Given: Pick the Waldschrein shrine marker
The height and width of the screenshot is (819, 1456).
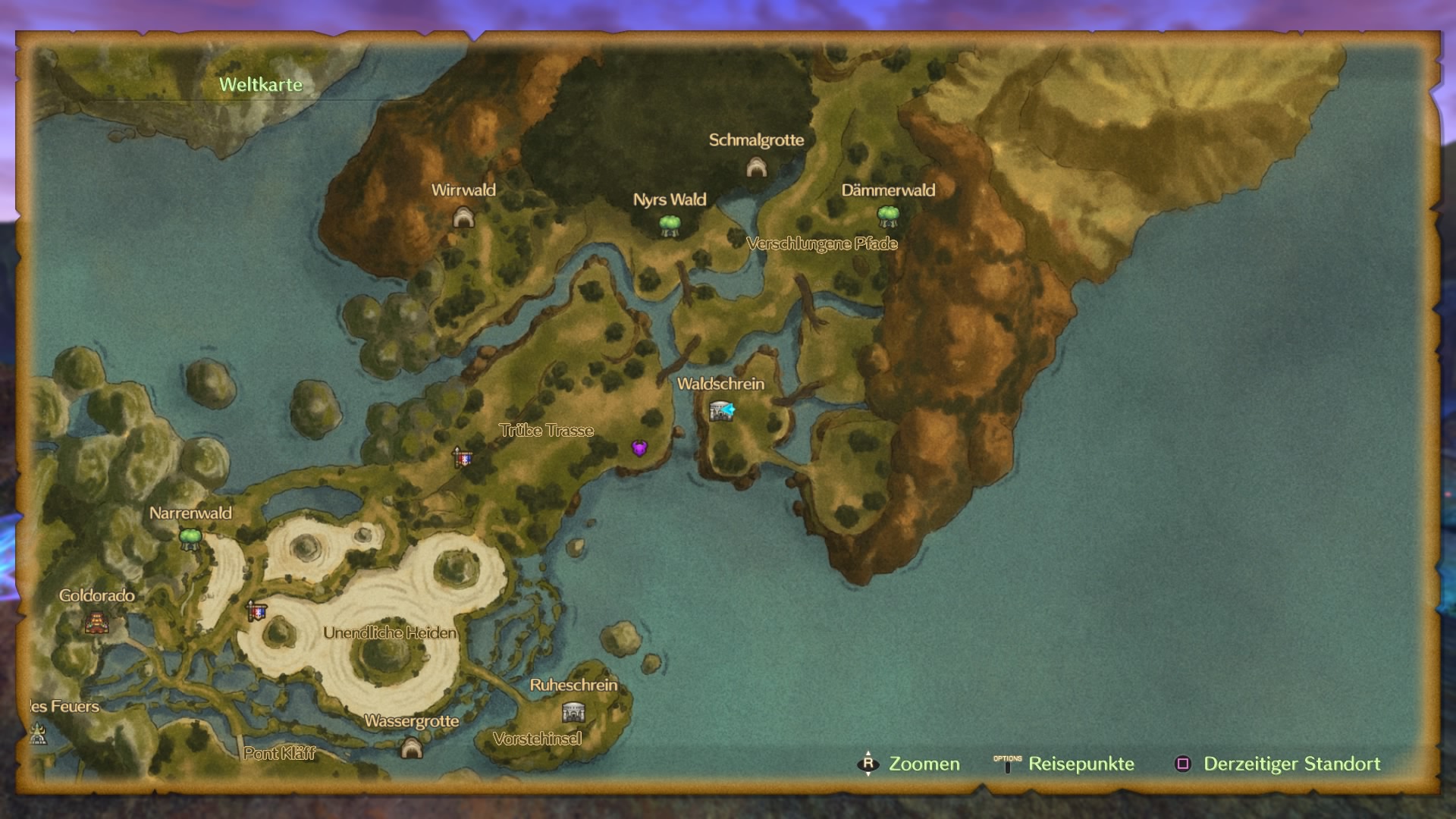Looking at the screenshot, I should point(719,411).
